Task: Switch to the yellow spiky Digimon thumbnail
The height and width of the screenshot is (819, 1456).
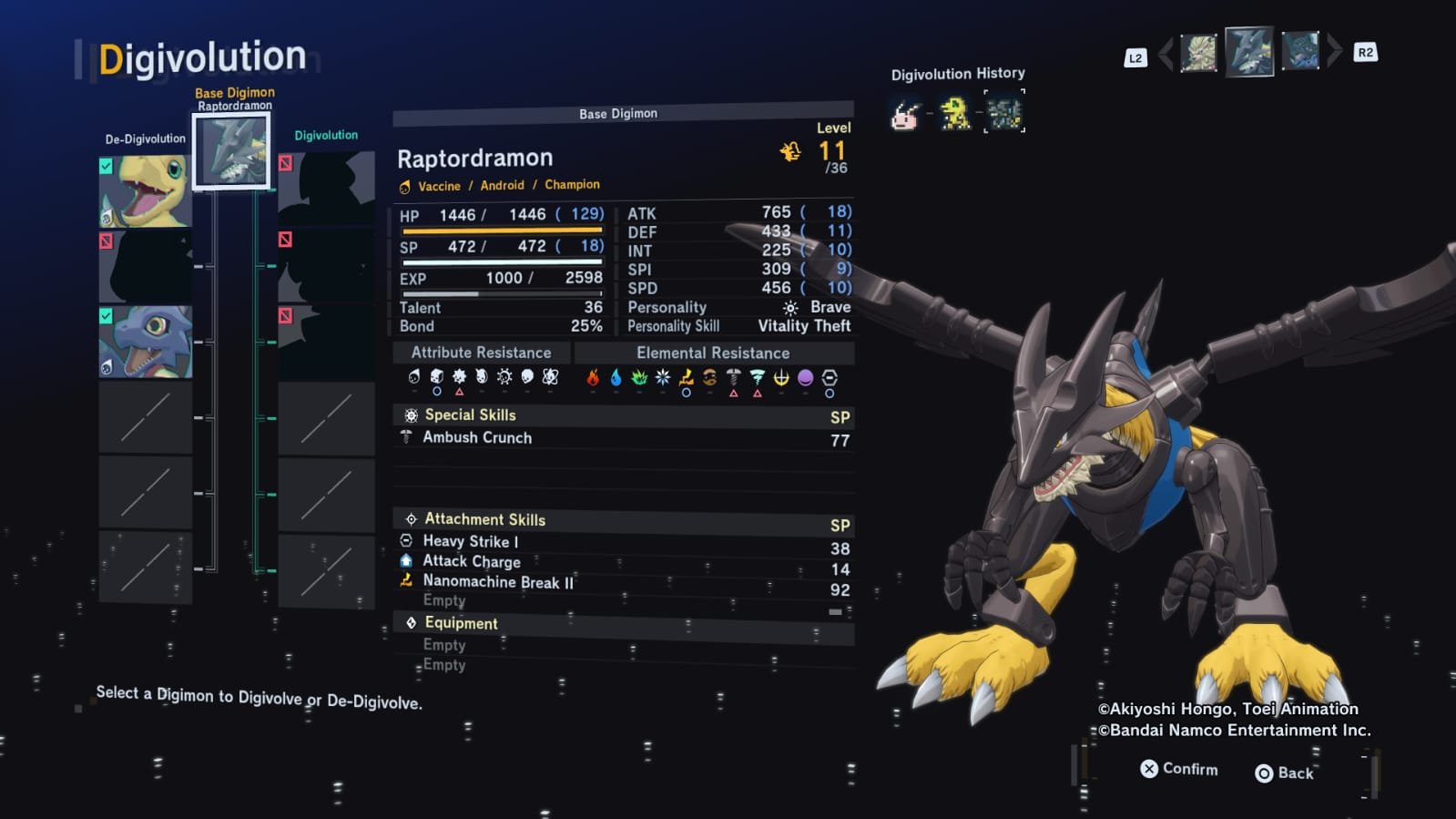Action: tap(1198, 53)
